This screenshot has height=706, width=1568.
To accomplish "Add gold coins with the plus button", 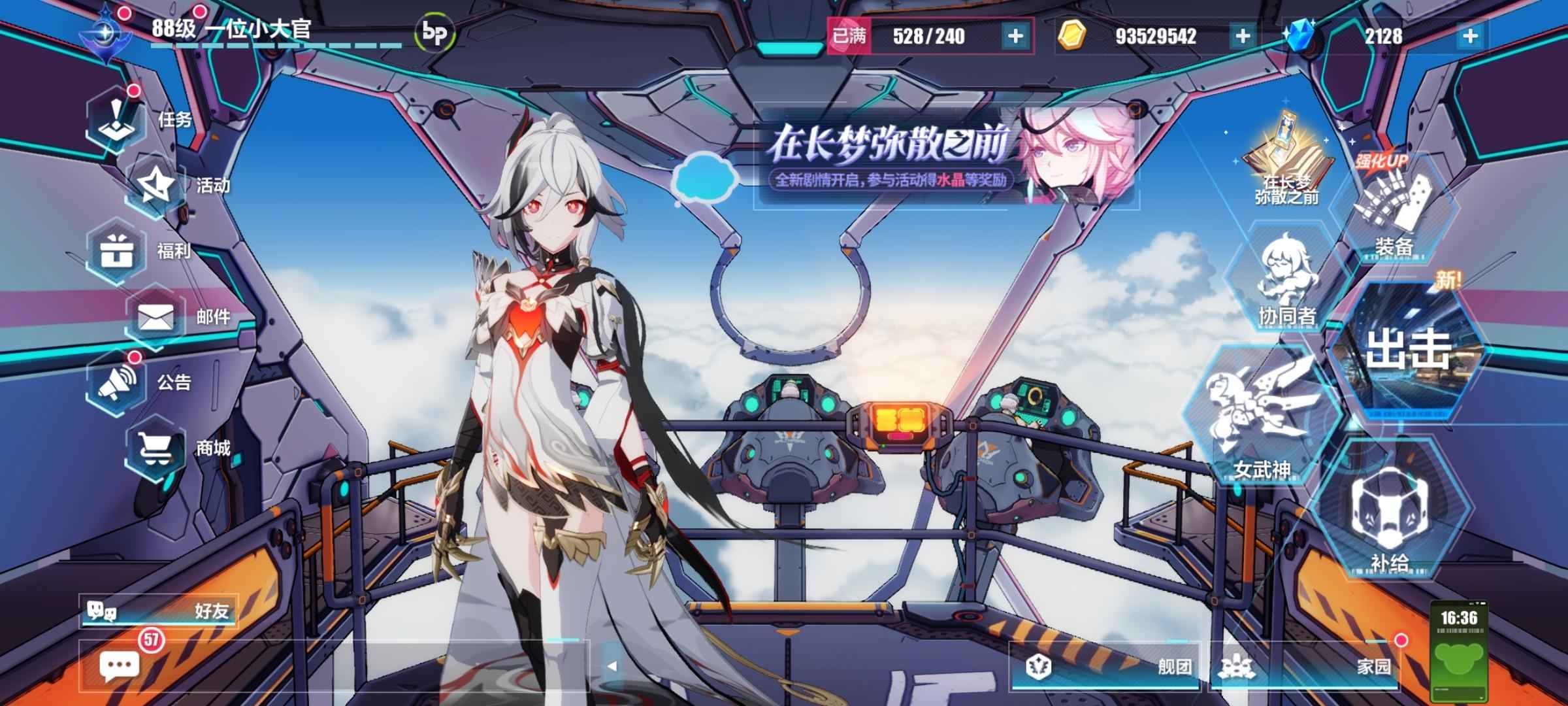I will 1243,36.
